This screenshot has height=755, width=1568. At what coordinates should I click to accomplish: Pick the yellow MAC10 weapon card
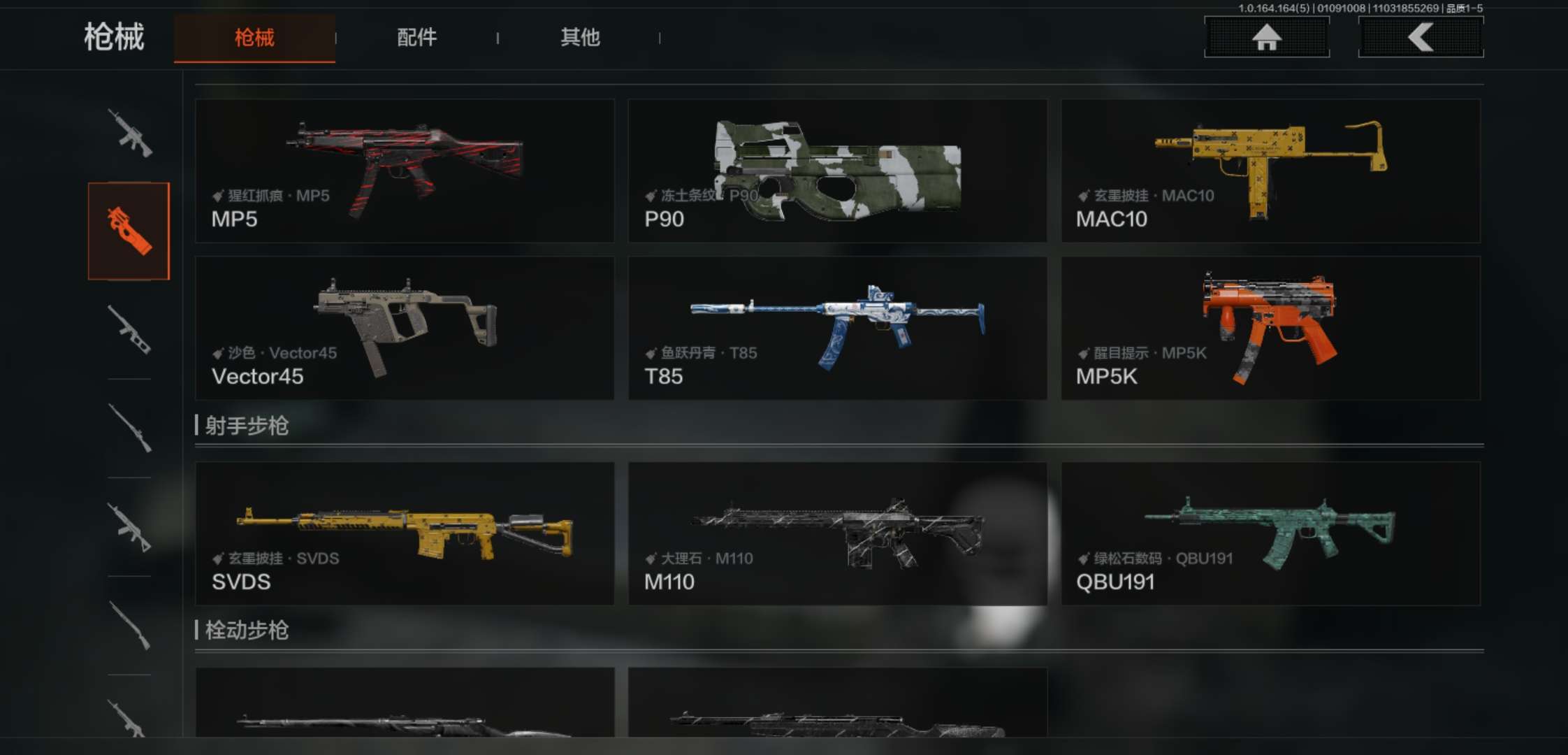tap(1270, 171)
